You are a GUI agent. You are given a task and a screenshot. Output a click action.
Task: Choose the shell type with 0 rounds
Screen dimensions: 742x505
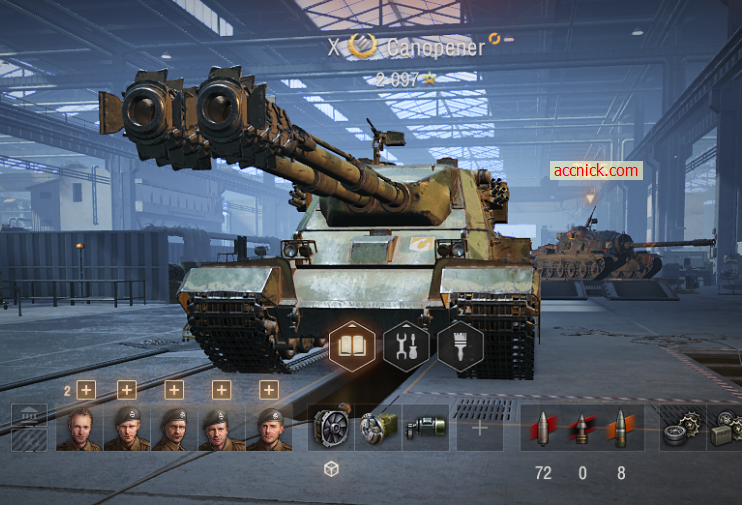582,428
